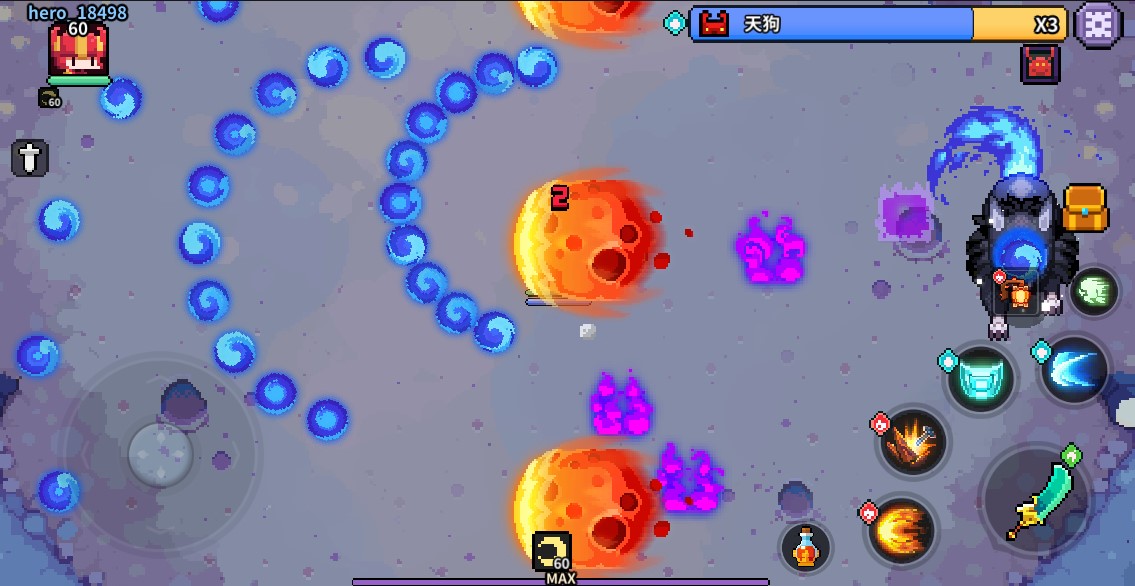Screen dimensions: 1135x586
Task: Drink the orange health potion
Action: click(x=806, y=546)
